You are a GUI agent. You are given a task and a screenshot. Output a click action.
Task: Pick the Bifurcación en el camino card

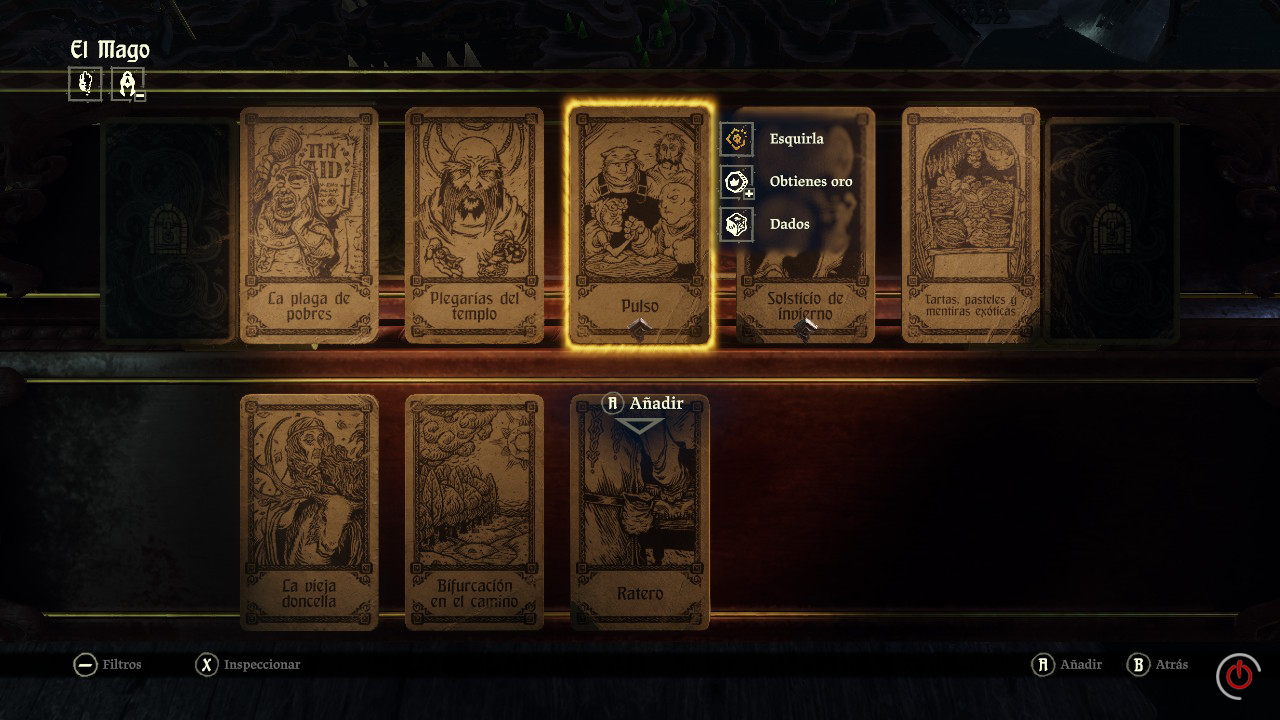click(x=474, y=512)
